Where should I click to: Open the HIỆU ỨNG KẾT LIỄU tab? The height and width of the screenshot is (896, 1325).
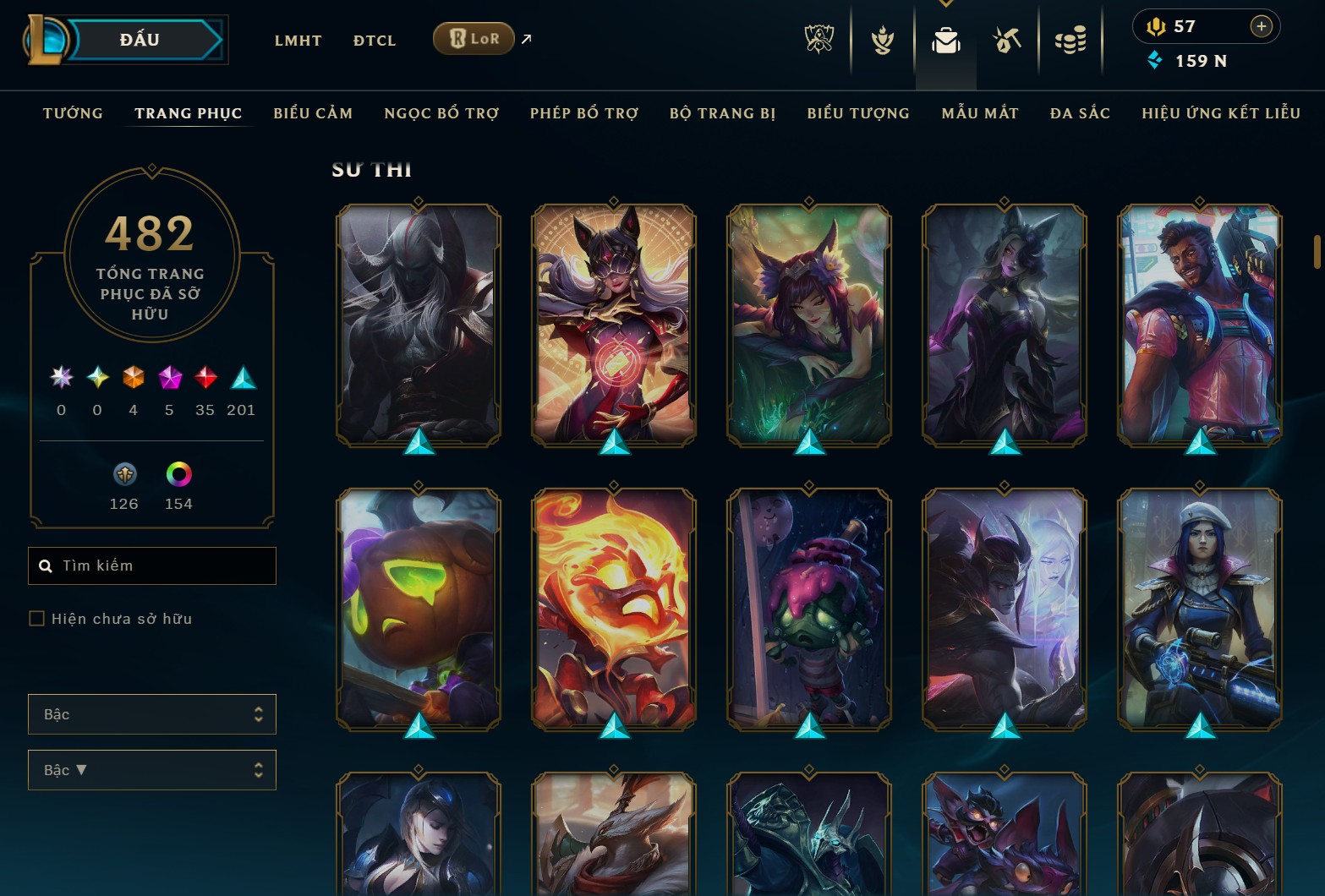click(x=1220, y=112)
